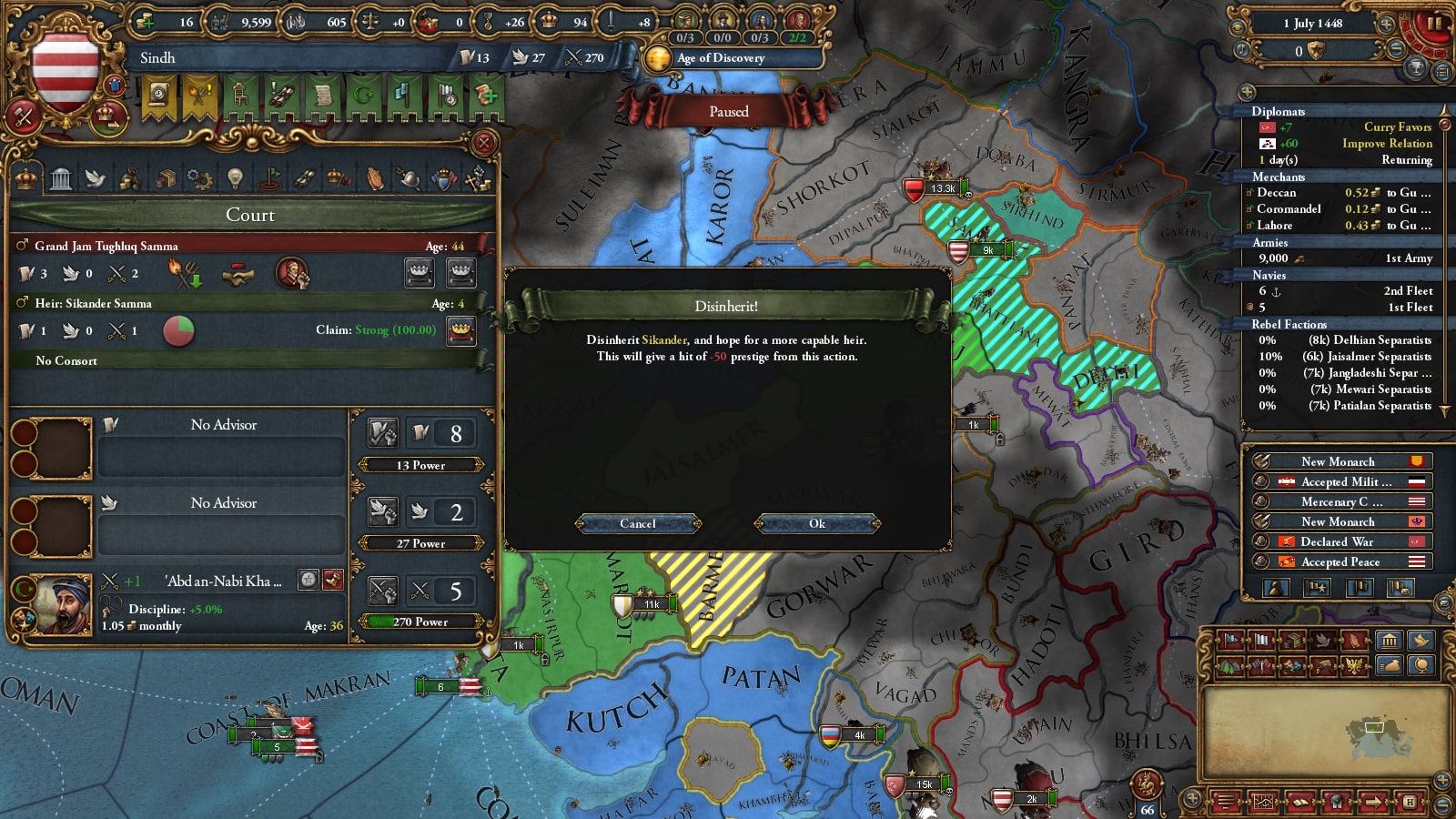Toggle the pause button by the date
This screenshot has height=819, width=1456.
1433,24
